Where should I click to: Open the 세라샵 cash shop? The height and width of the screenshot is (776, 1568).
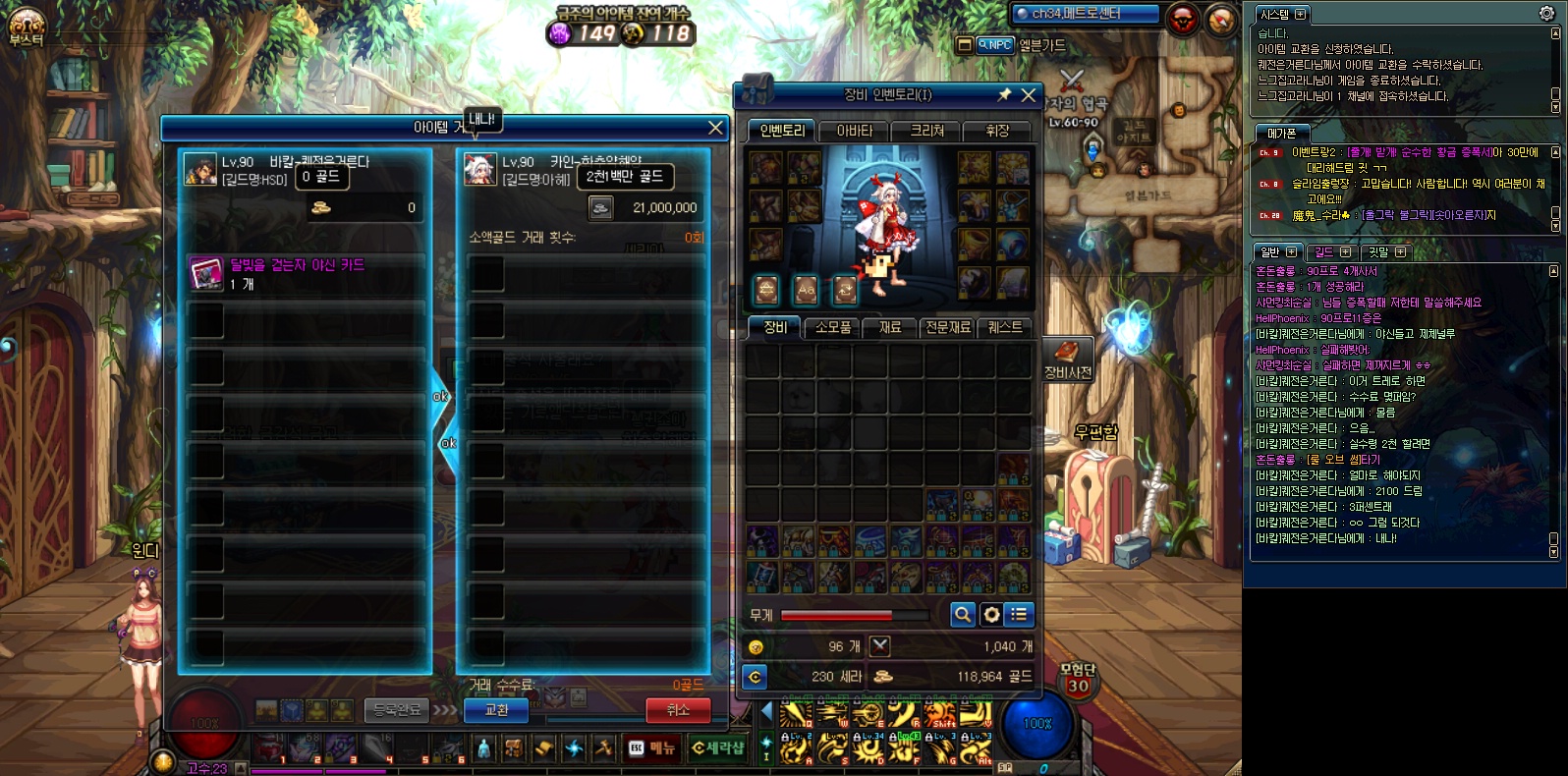[x=717, y=748]
